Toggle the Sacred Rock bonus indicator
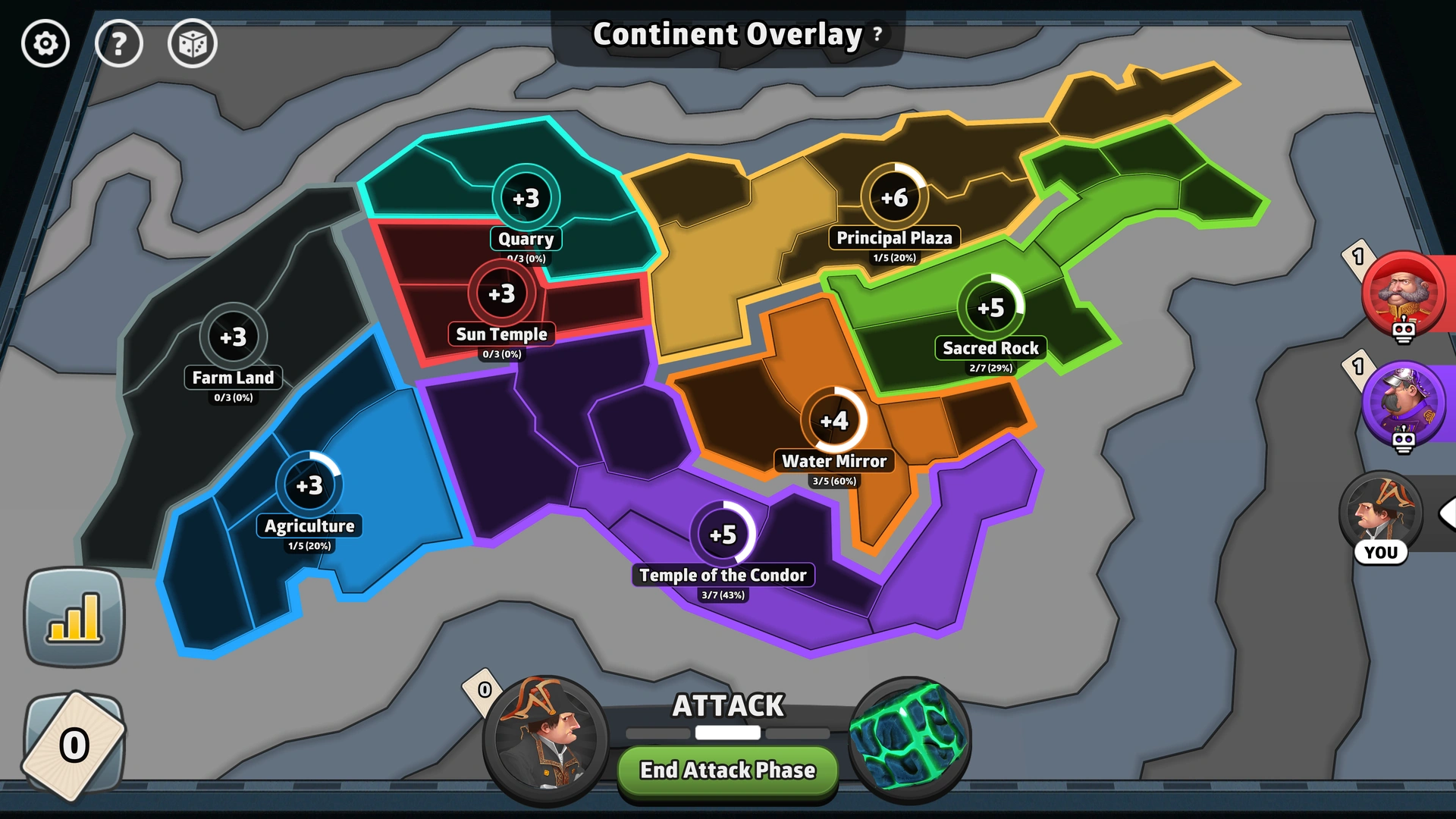 (x=991, y=307)
